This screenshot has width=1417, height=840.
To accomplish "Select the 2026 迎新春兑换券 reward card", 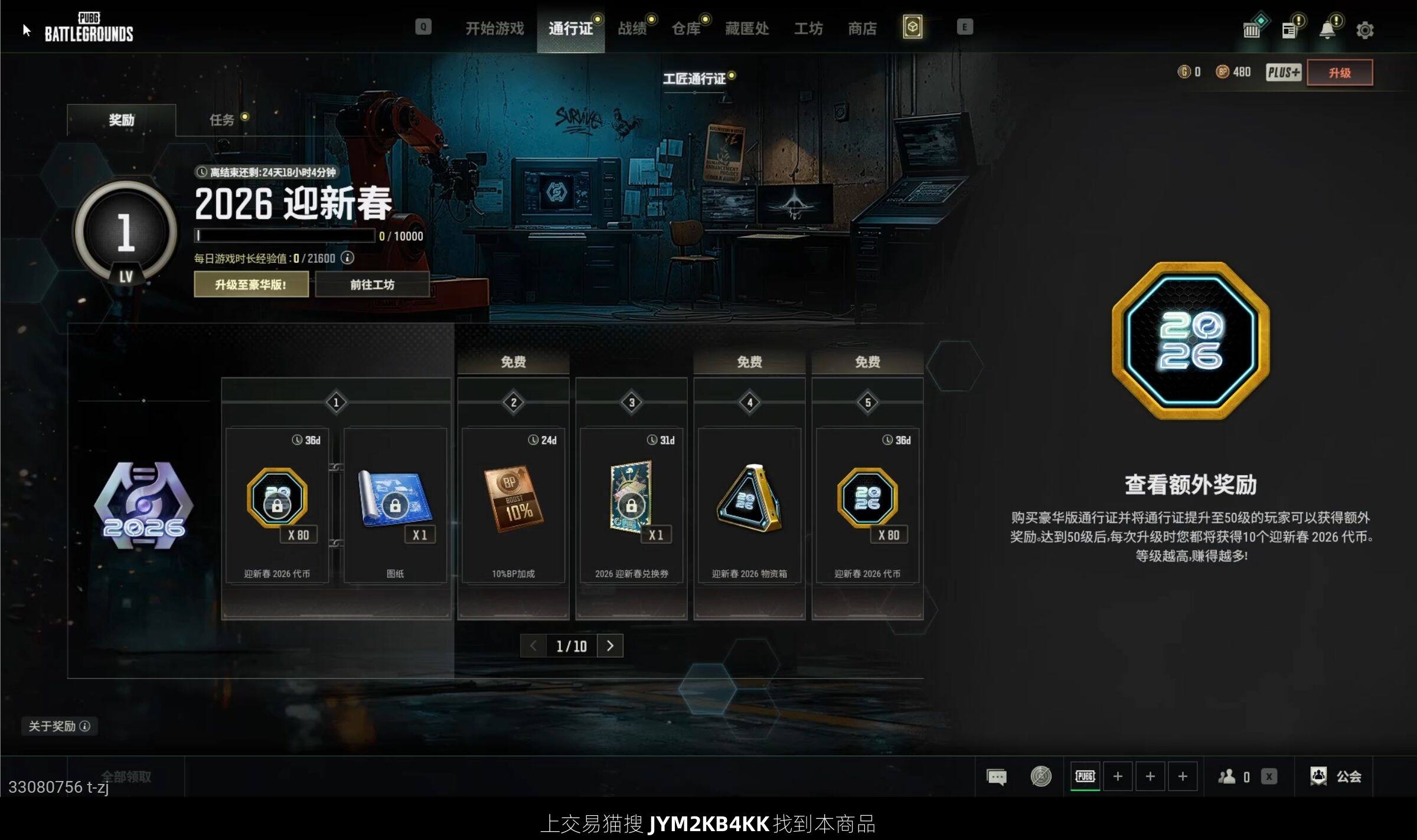I will click(x=631, y=506).
